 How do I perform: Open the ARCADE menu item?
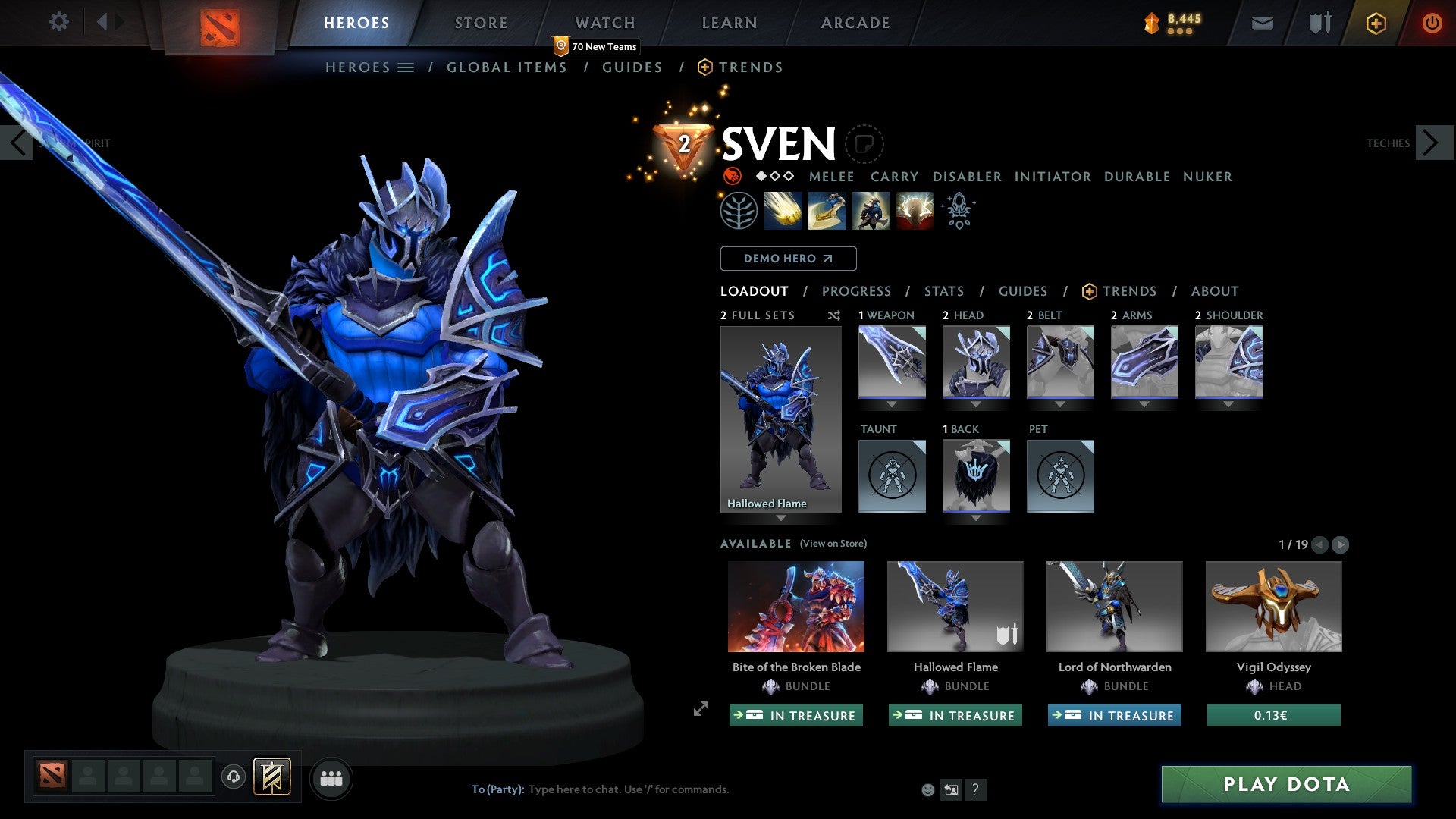tap(855, 23)
